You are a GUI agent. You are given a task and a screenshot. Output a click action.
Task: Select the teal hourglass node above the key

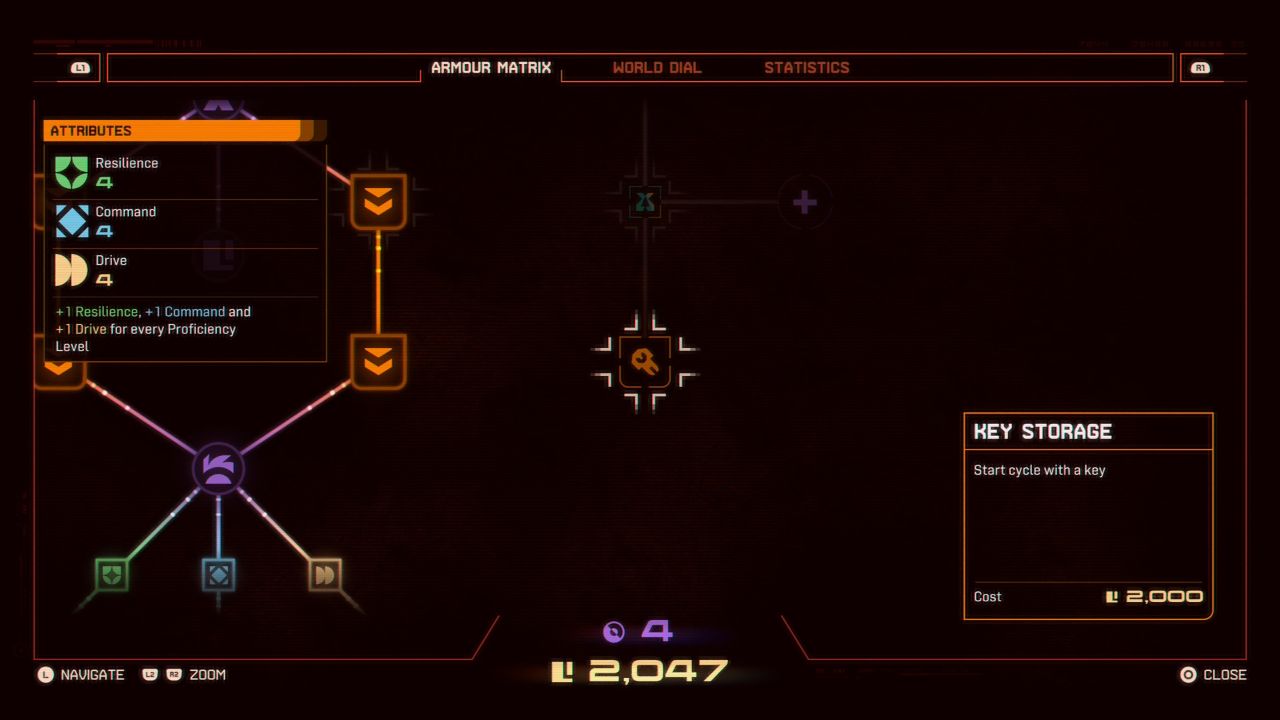tap(644, 201)
